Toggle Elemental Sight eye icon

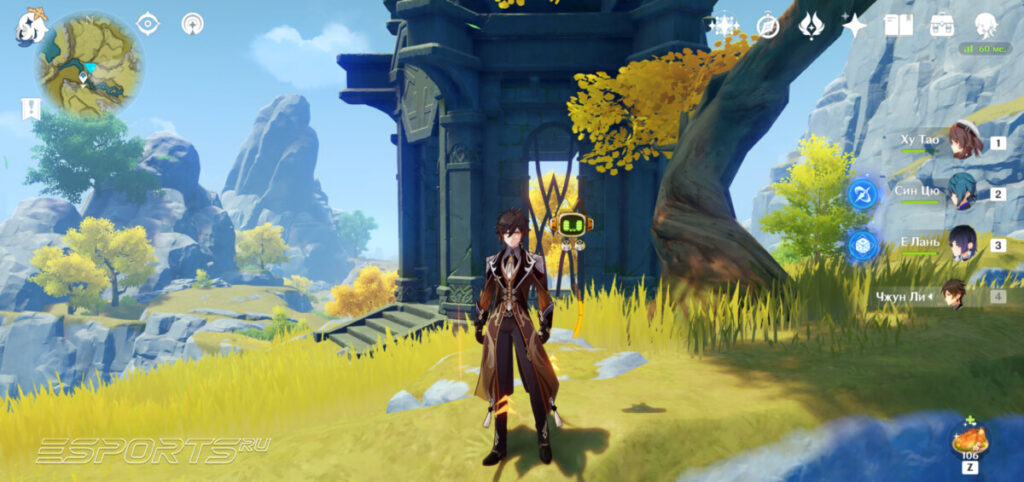pyautogui.click(x=148, y=23)
